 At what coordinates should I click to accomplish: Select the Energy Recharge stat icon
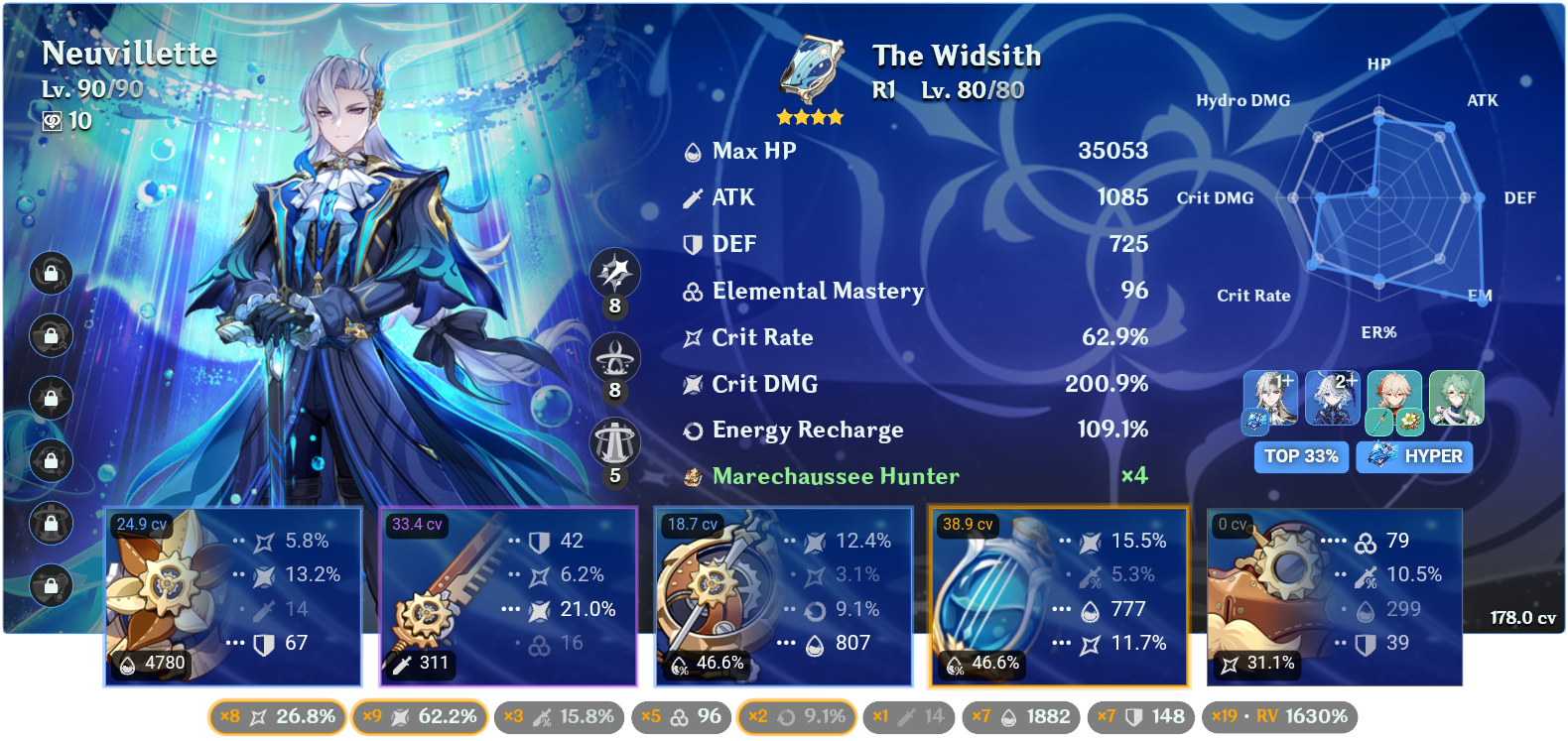pos(692,430)
